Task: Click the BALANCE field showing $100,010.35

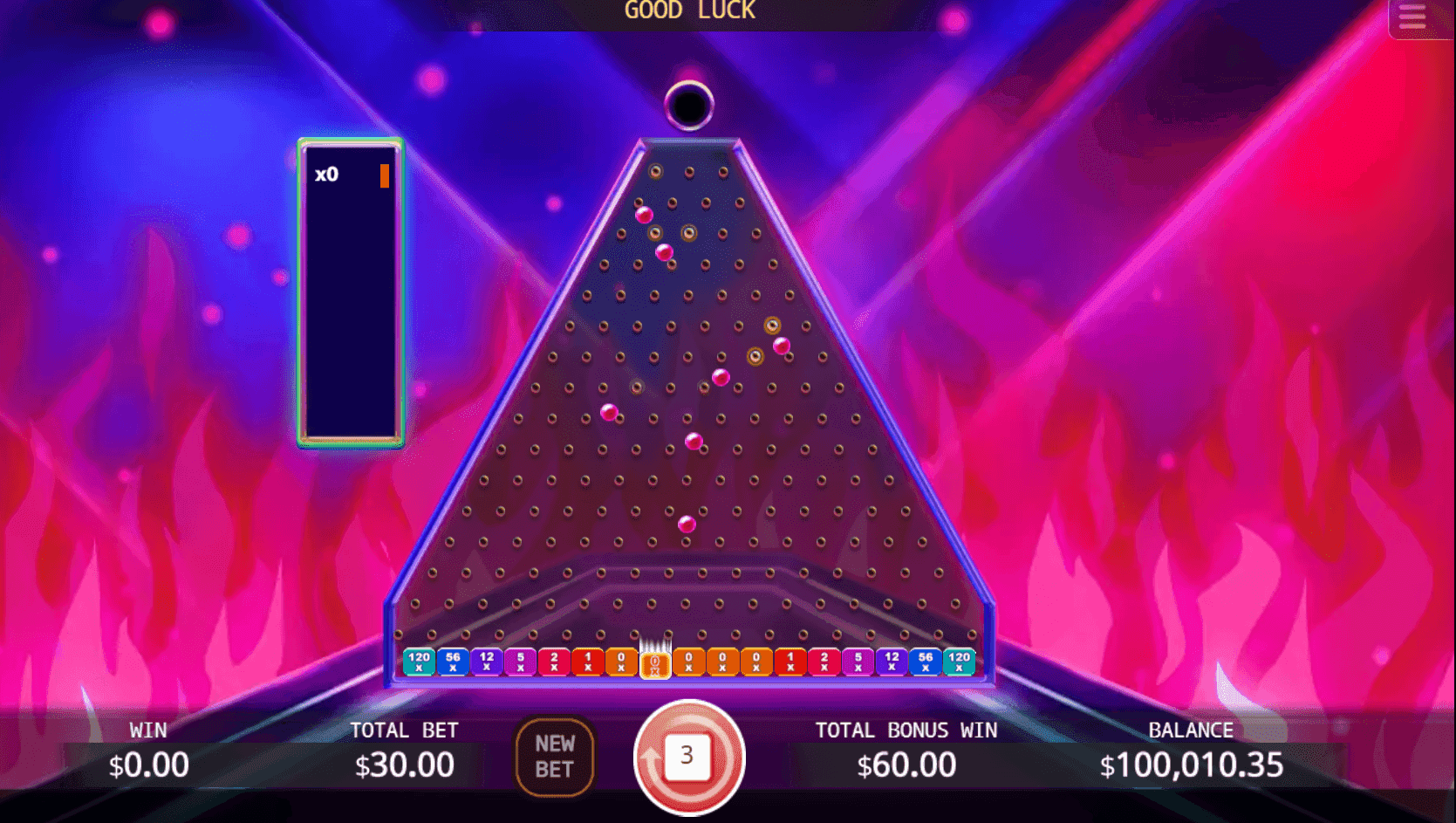Action: click(x=1191, y=765)
